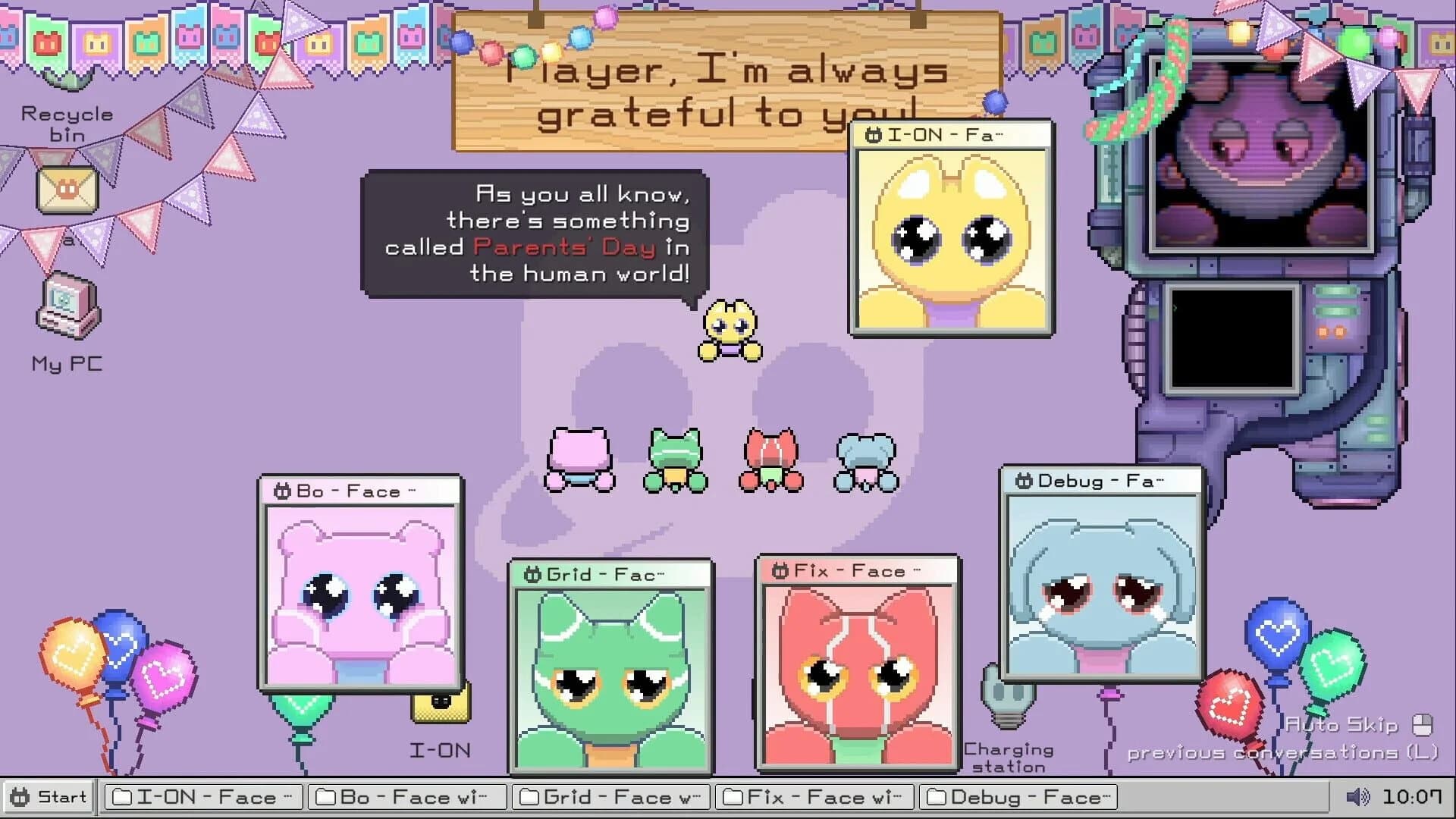Click the Auto Skip mouse icon
The width and height of the screenshot is (1456, 819).
point(1421,724)
